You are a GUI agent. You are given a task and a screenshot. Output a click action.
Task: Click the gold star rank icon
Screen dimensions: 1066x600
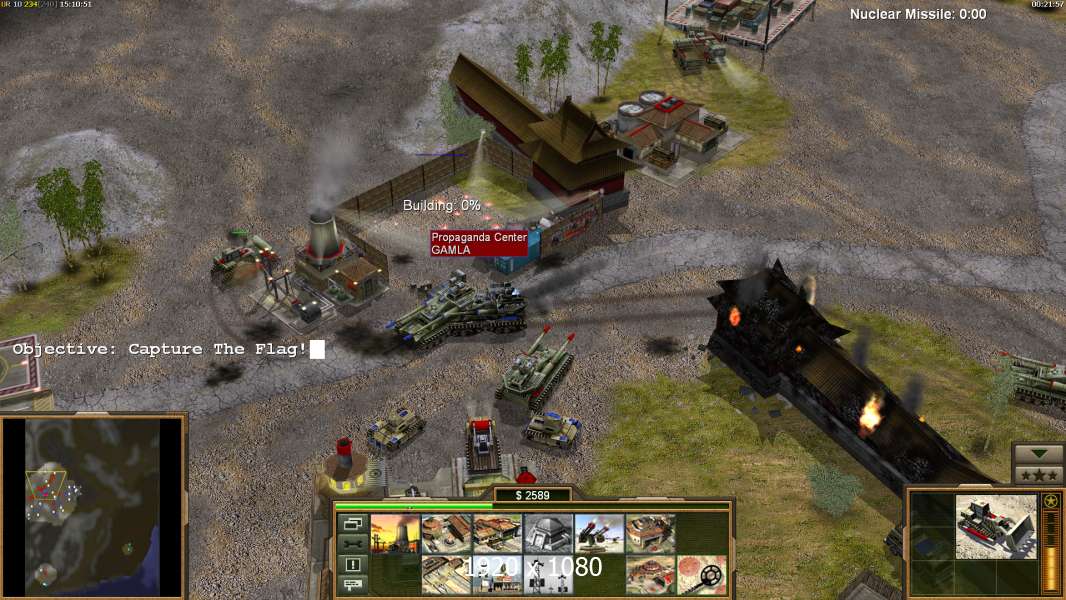click(x=1050, y=501)
